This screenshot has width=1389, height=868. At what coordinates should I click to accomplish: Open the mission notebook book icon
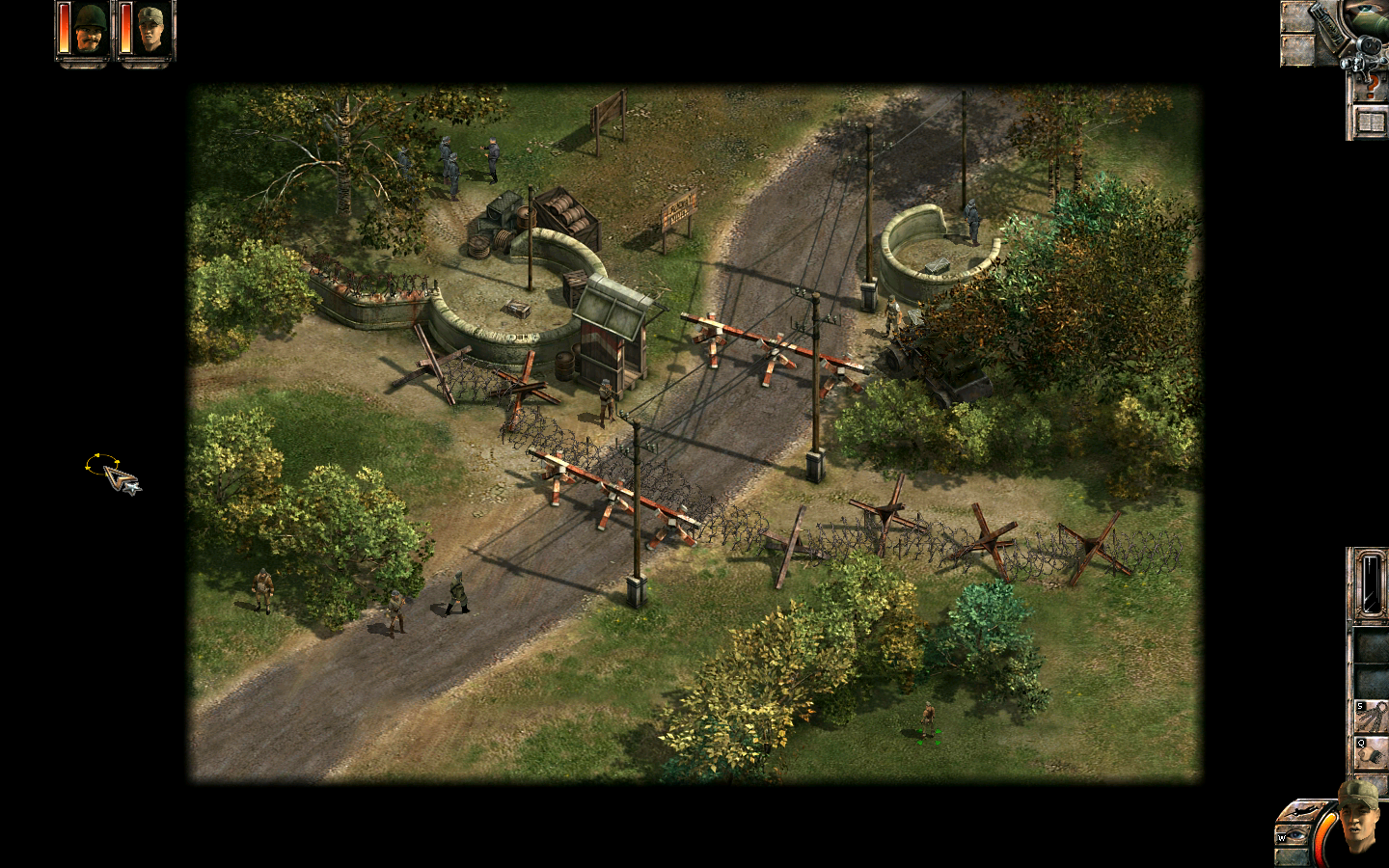[1370, 122]
